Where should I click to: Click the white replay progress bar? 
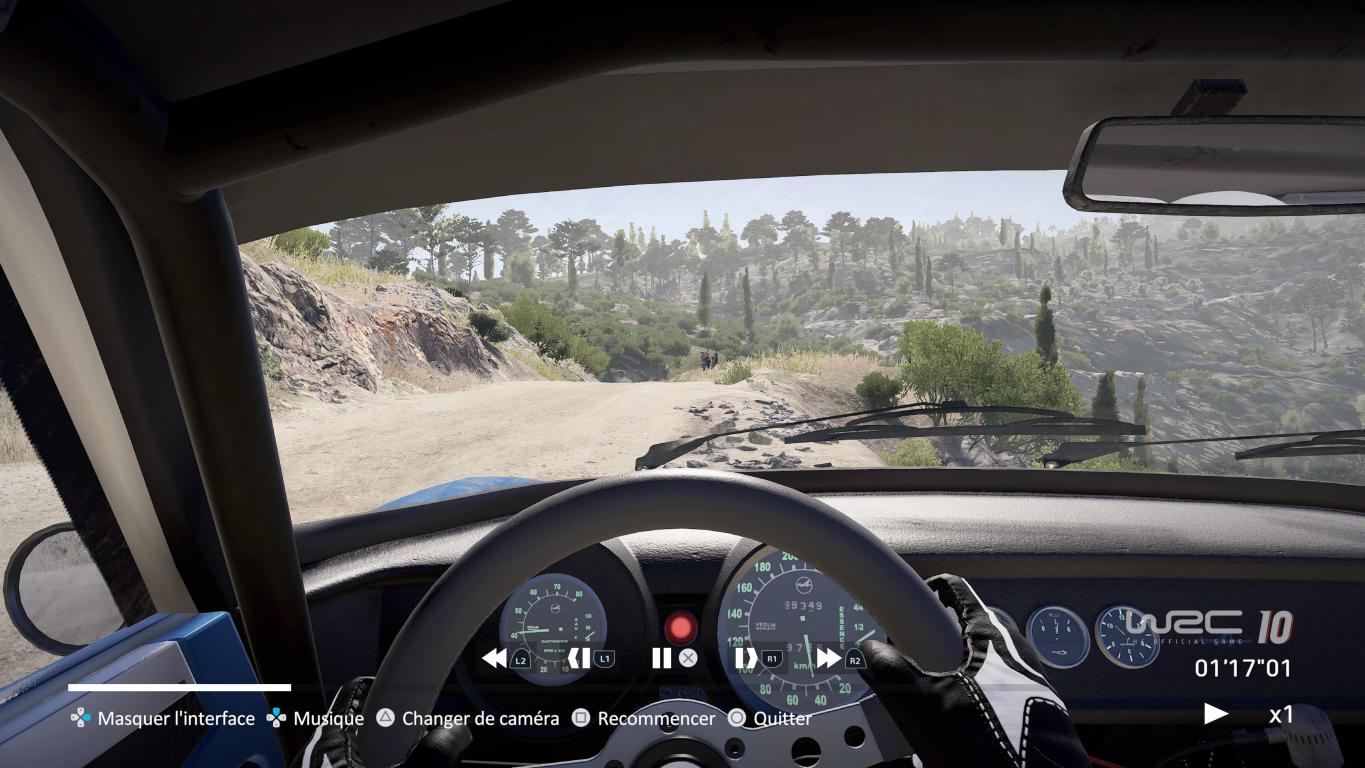[180, 688]
